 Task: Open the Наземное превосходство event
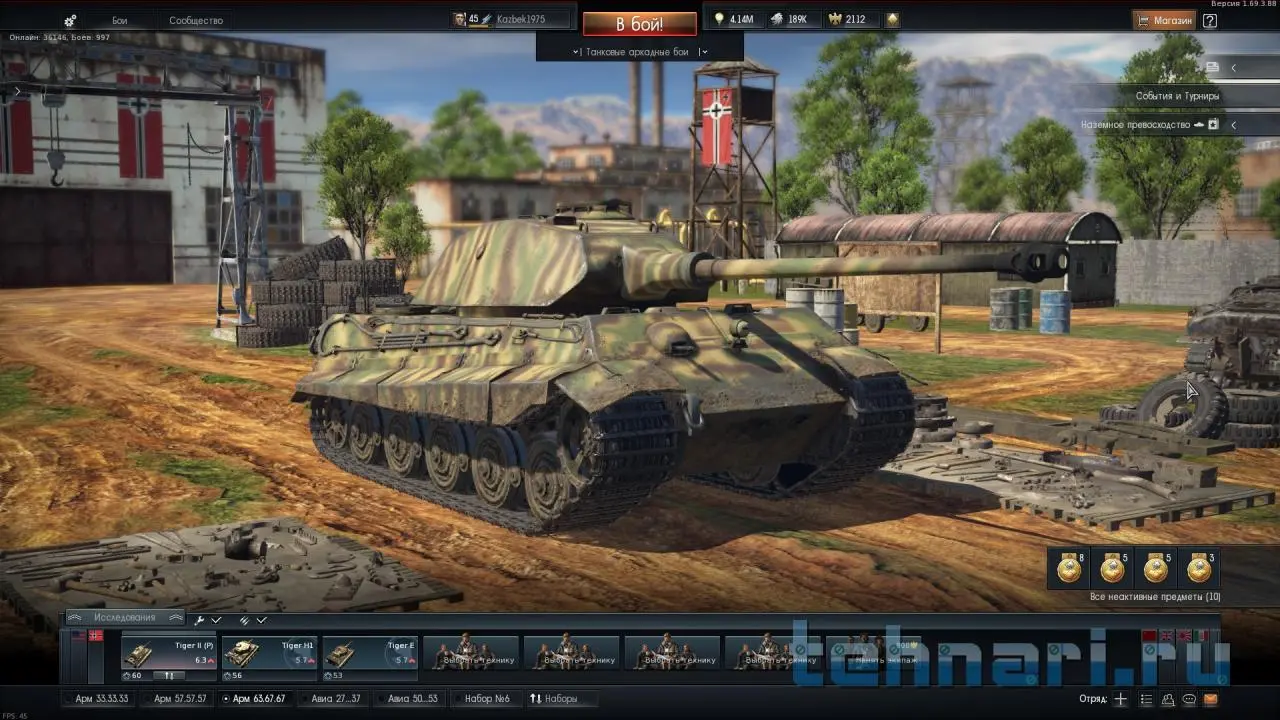[1135, 125]
